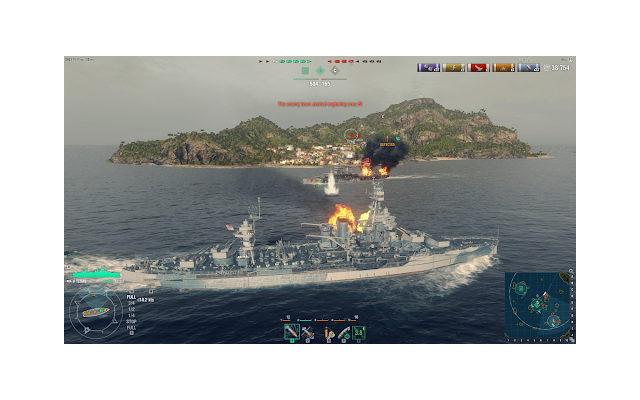This screenshot has height=400, width=640.
Task: Activate the Damage Control Party consumable
Action: pyautogui.click(x=327, y=331)
